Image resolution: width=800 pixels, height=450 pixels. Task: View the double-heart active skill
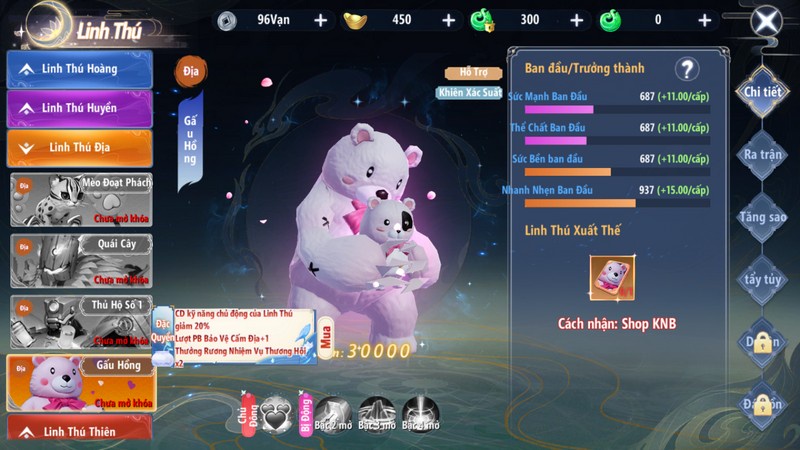pos(276,411)
